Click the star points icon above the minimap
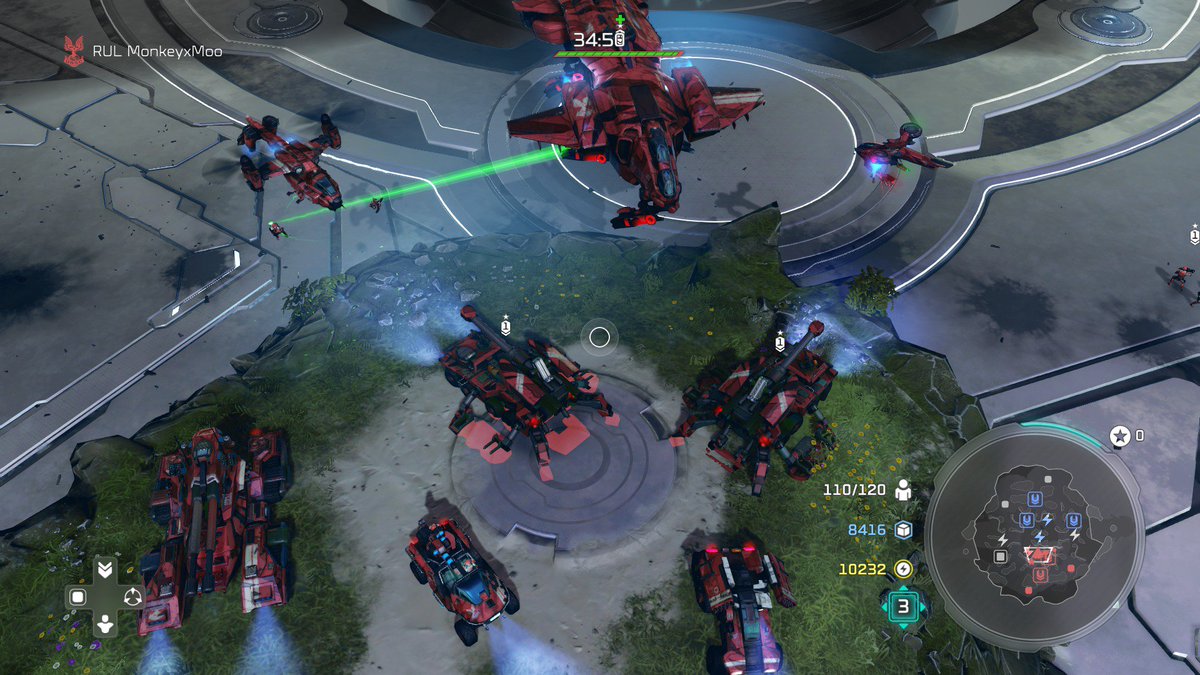Image resolution: width=1200 pixels, height=675 pixels. click(x=1119, y=436)
